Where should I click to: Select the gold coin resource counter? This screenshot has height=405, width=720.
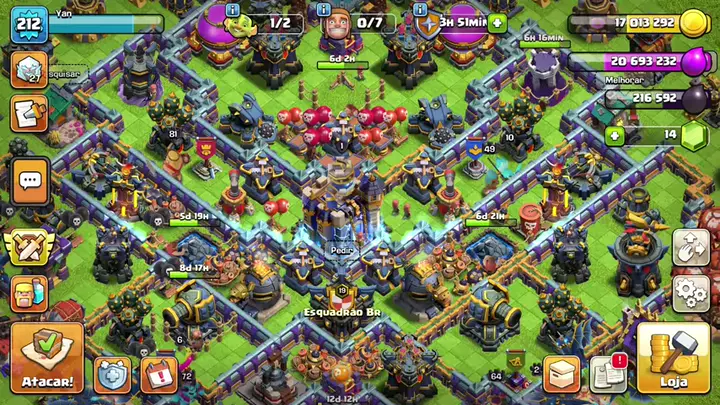point(635,24)
